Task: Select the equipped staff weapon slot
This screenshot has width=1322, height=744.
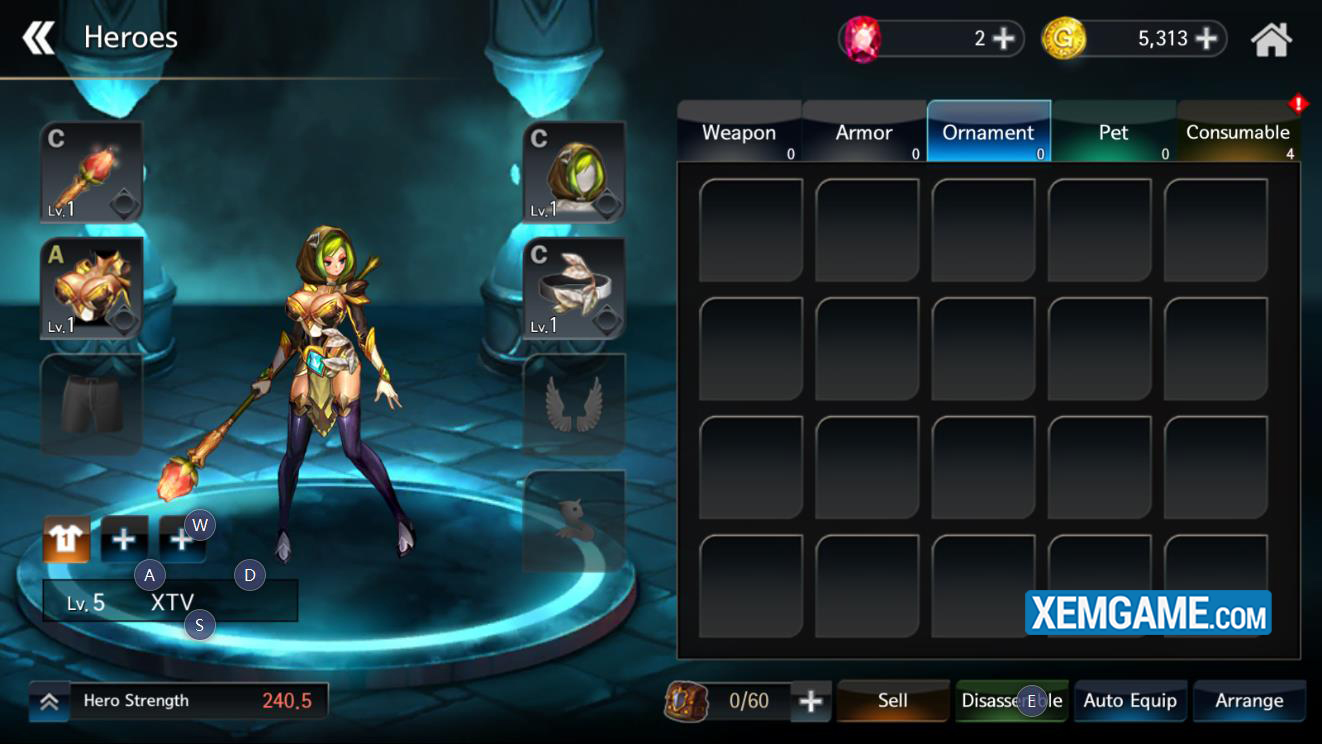Action: pos(91,172)
